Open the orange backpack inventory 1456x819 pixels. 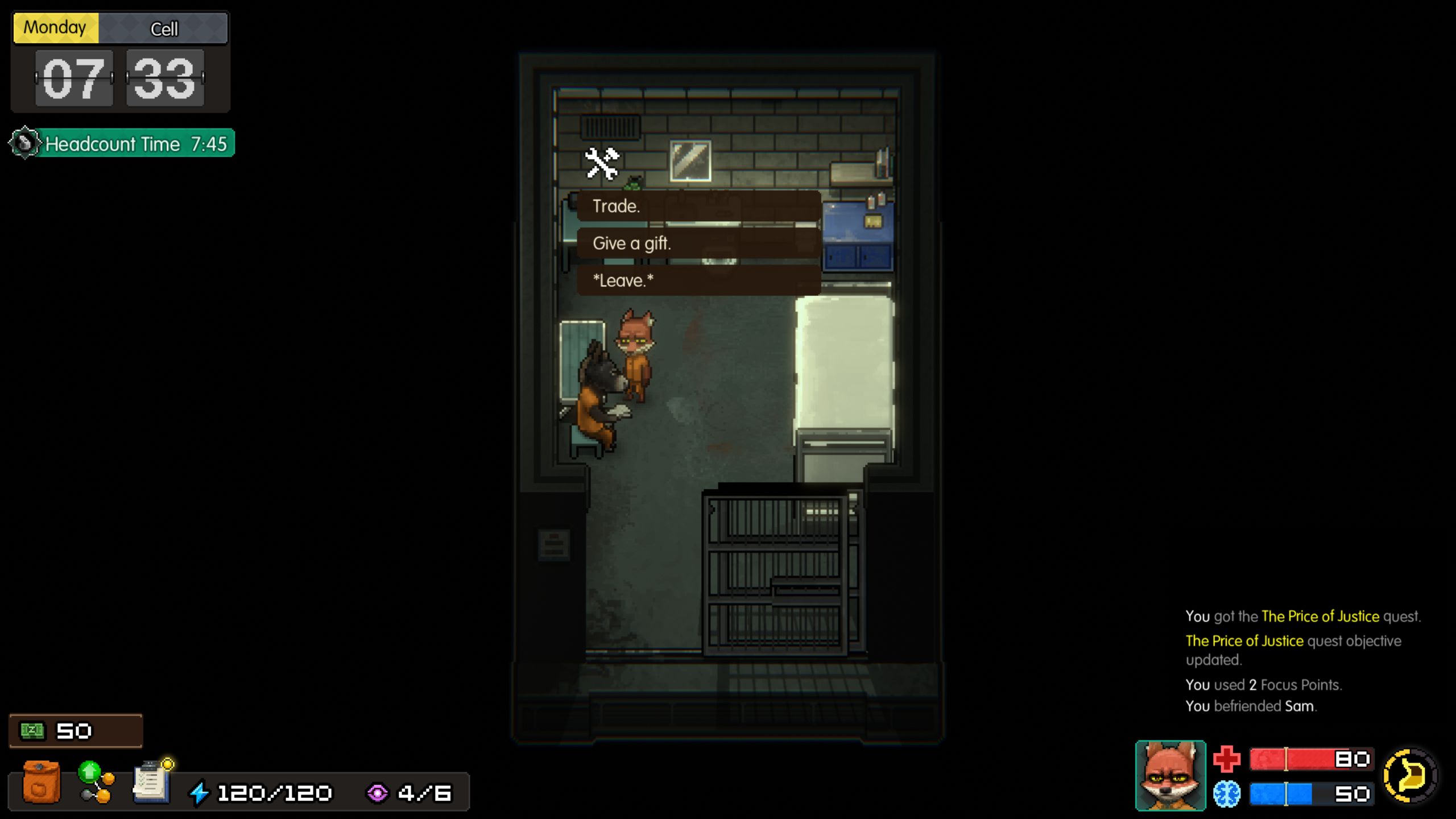(x=41, y=783)
